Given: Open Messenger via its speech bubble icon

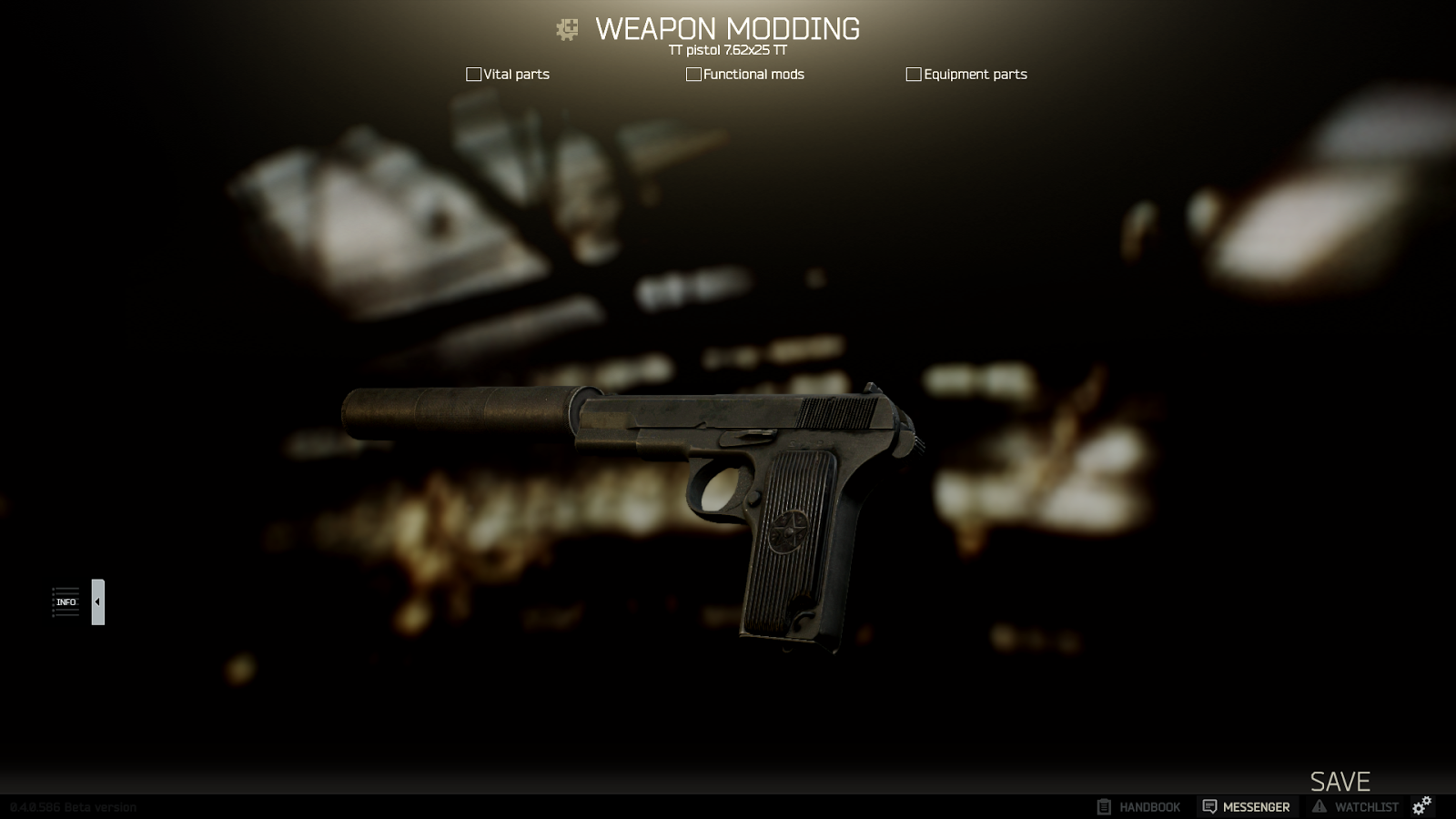Looking at the screenshot, I should (x=1209, y=806).
